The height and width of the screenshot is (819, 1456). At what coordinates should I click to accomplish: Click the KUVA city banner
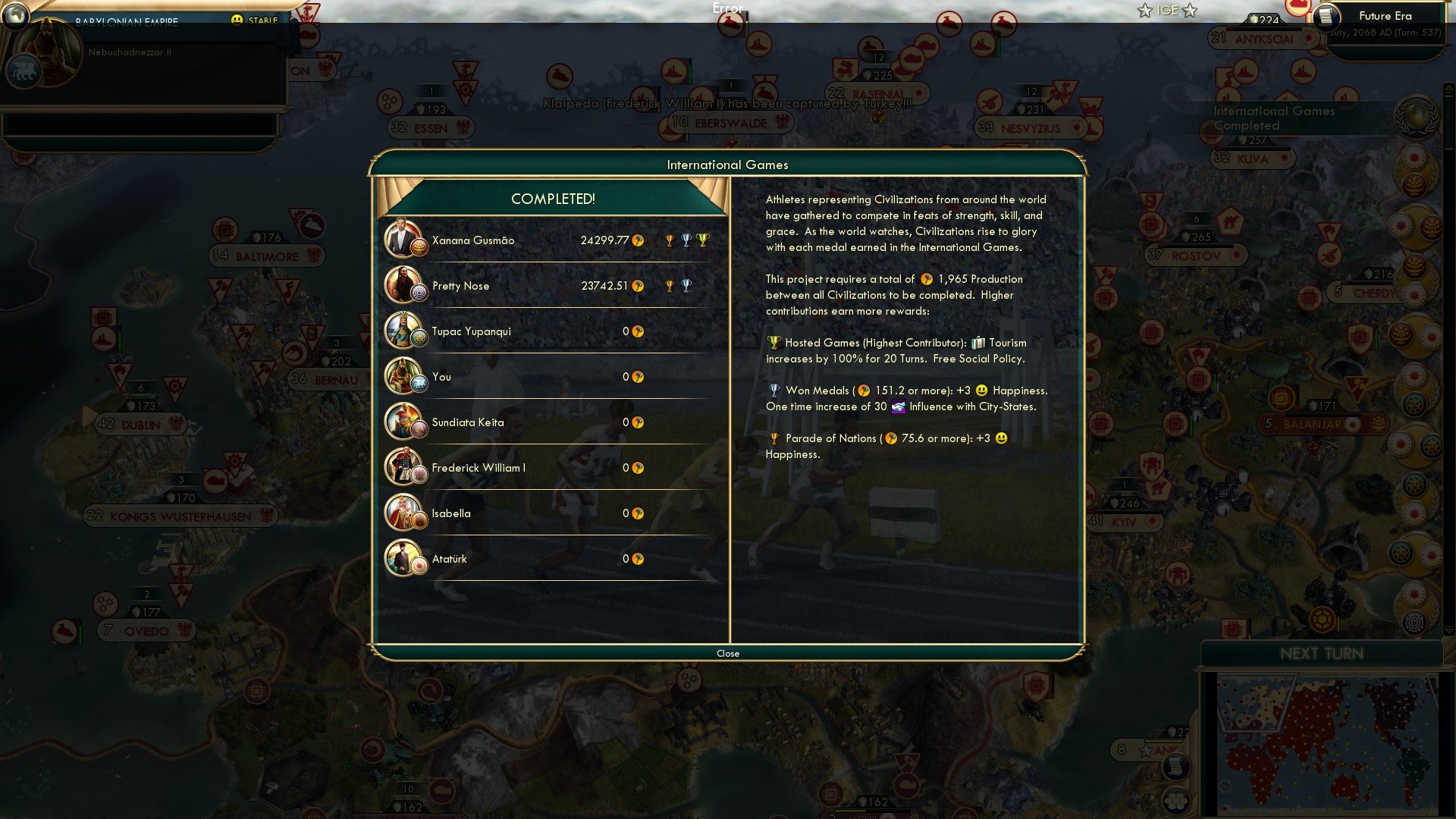tap(1254, 159)
